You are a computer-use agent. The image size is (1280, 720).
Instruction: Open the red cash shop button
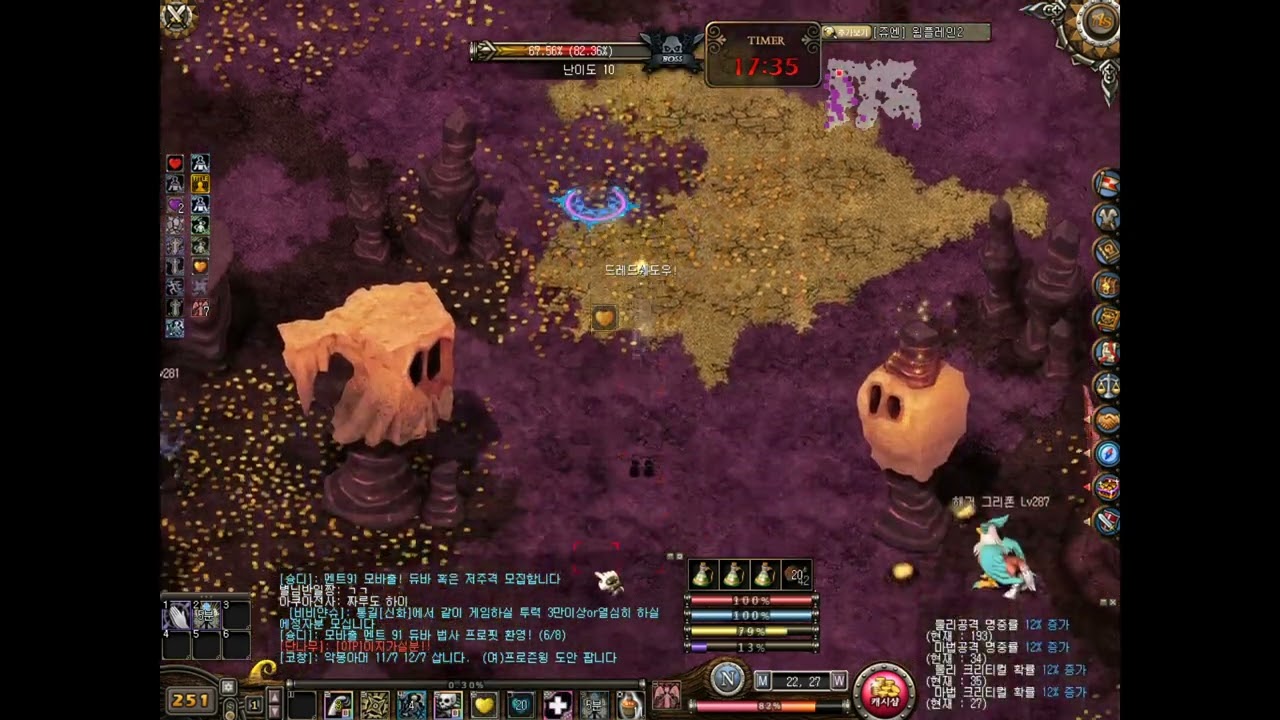[884, 691]
